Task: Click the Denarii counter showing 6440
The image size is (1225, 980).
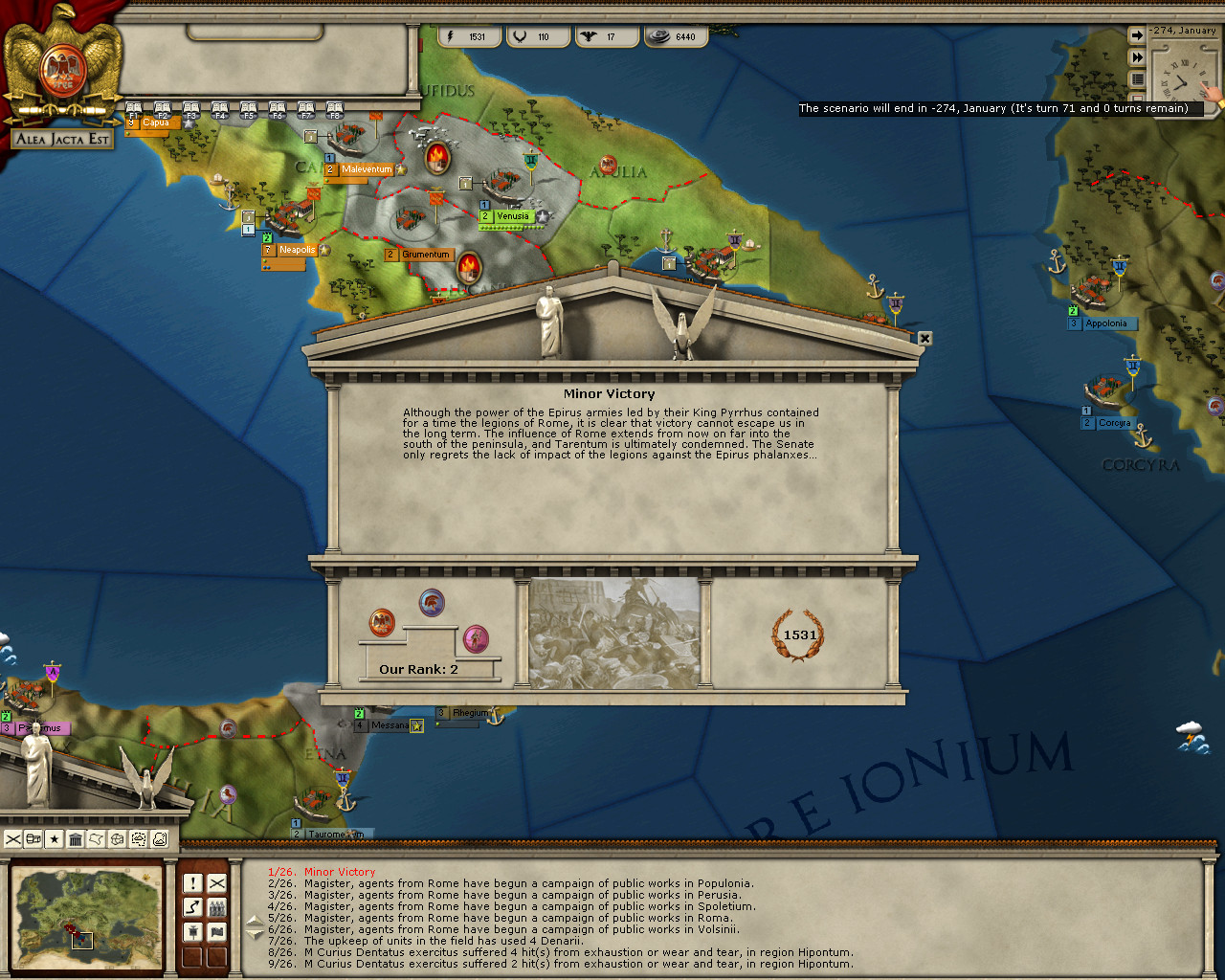Action: coord(677,36)
